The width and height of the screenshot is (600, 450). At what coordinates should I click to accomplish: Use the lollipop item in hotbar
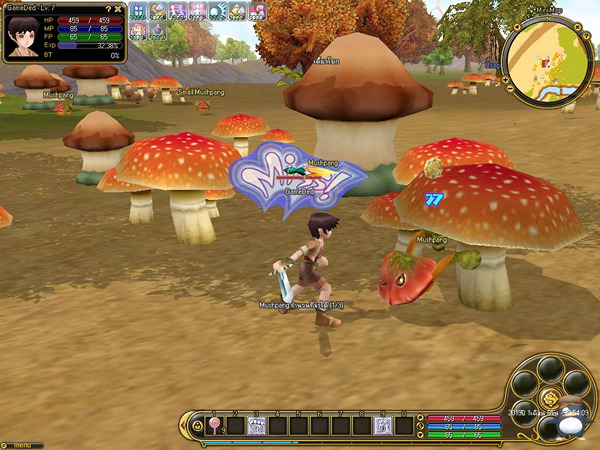tap(213, 426)
